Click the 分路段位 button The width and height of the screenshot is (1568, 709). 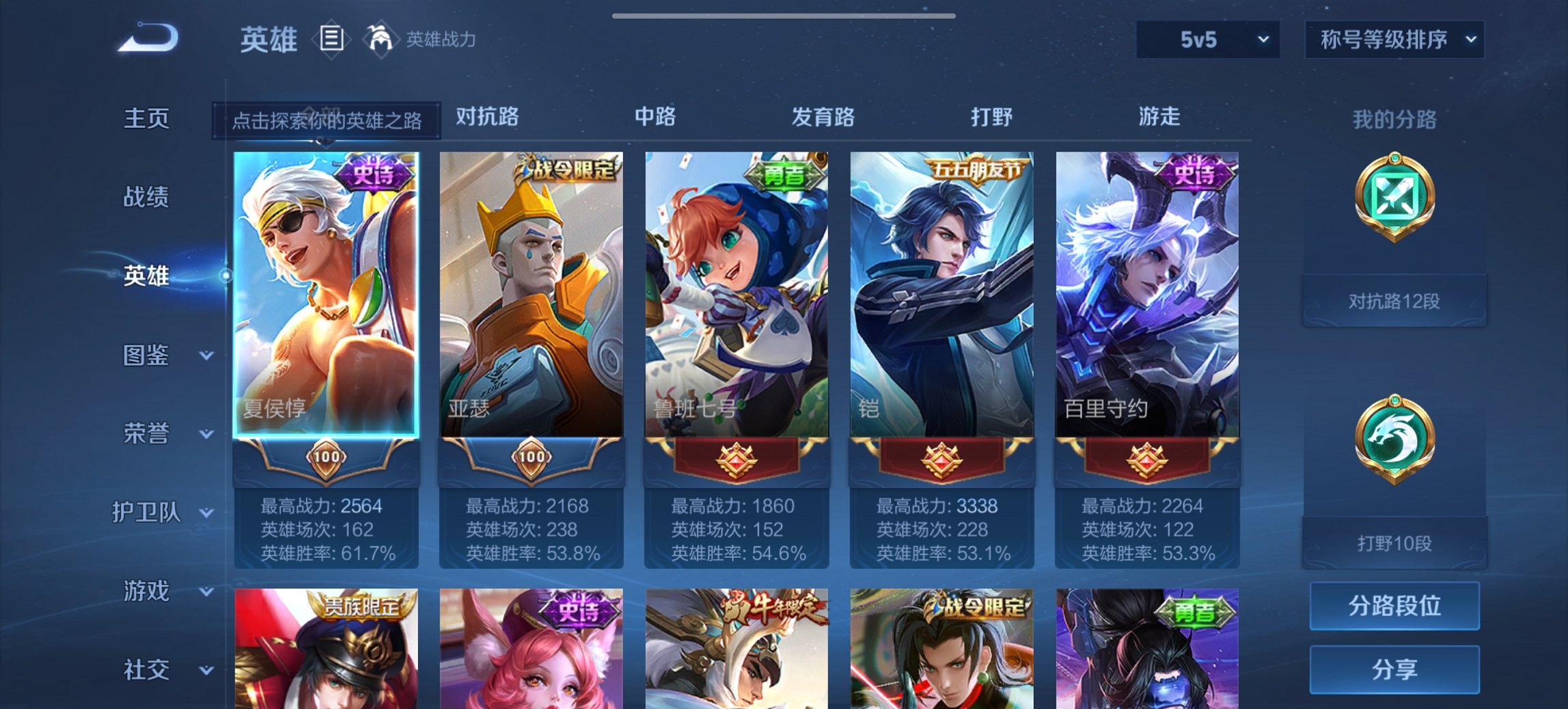(1394, 606)
